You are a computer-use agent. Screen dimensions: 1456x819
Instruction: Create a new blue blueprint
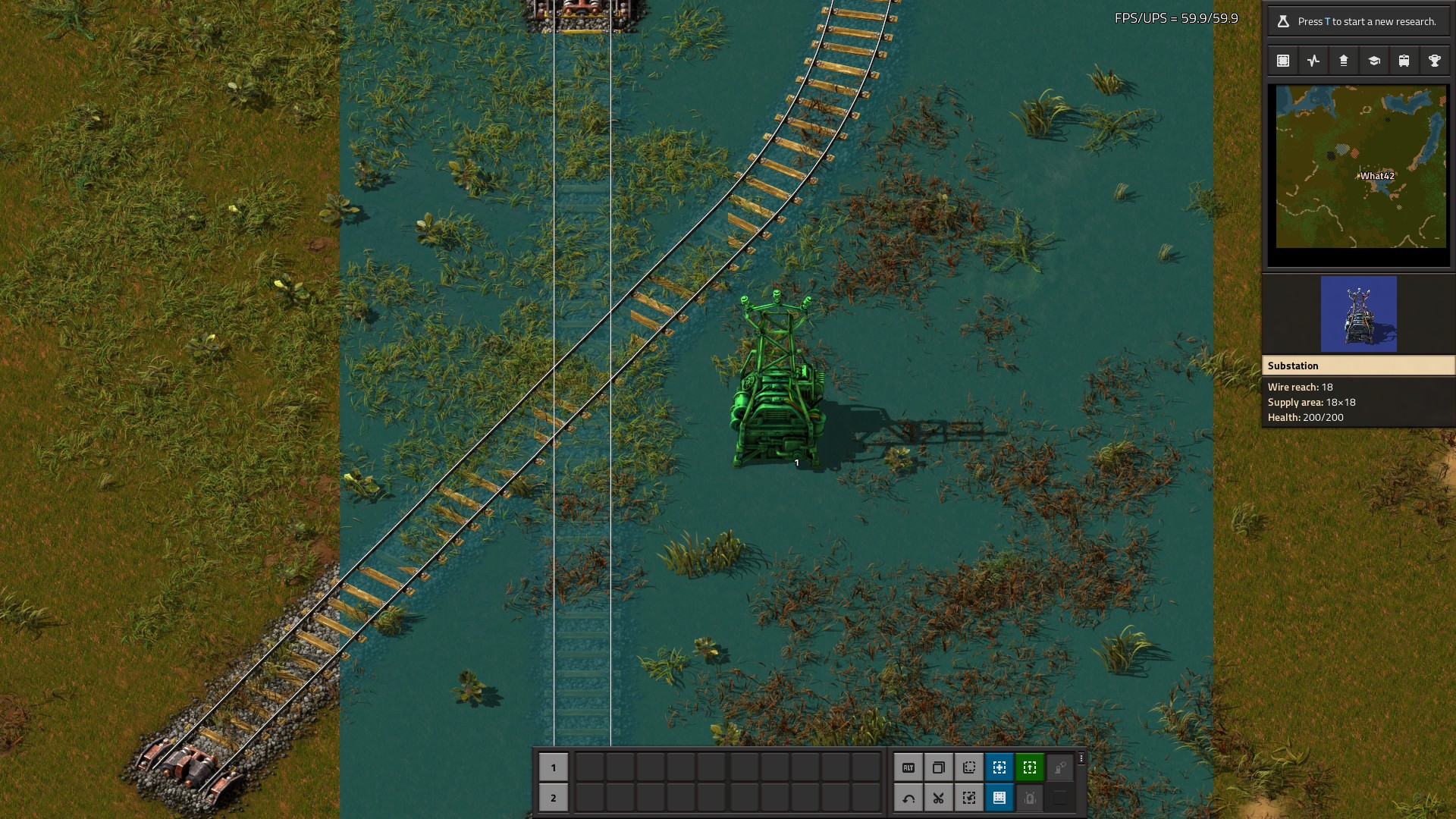(999, 767)
